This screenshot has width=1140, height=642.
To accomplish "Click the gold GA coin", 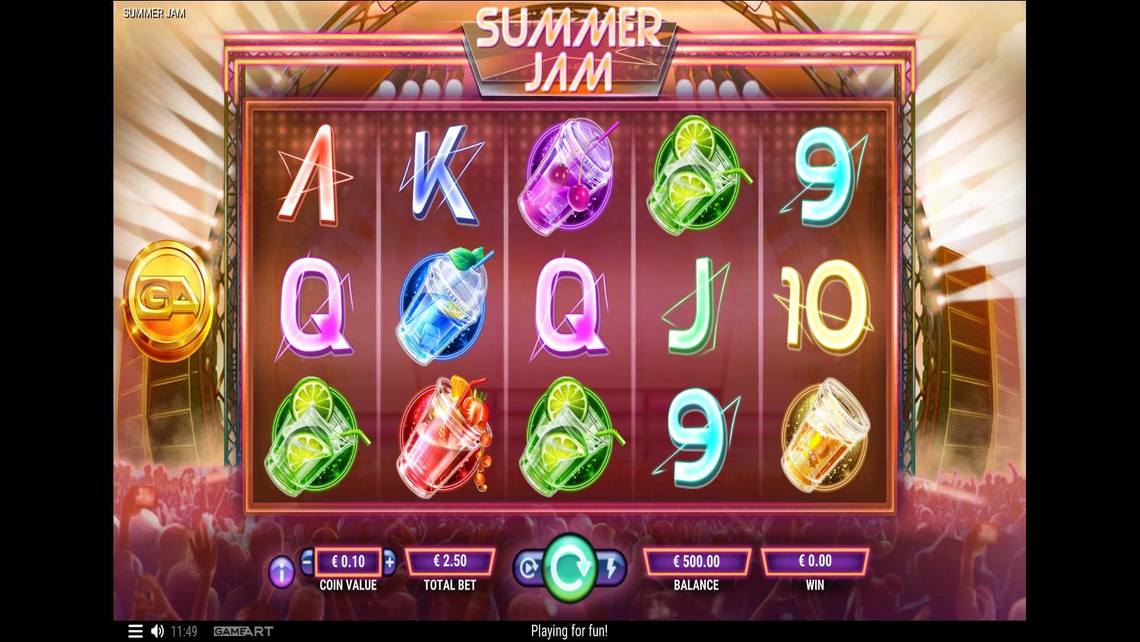I will click(x=166, y=298).
